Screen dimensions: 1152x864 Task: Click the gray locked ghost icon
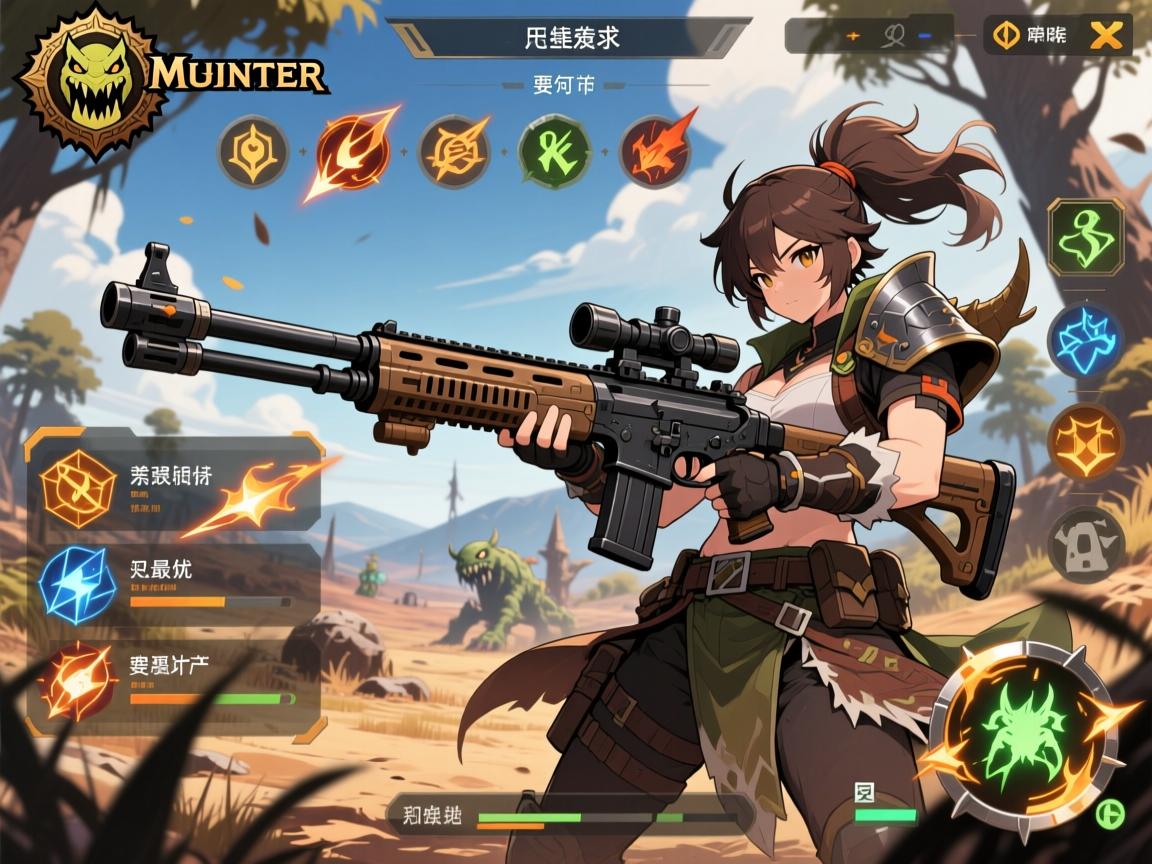point(1086,544)
